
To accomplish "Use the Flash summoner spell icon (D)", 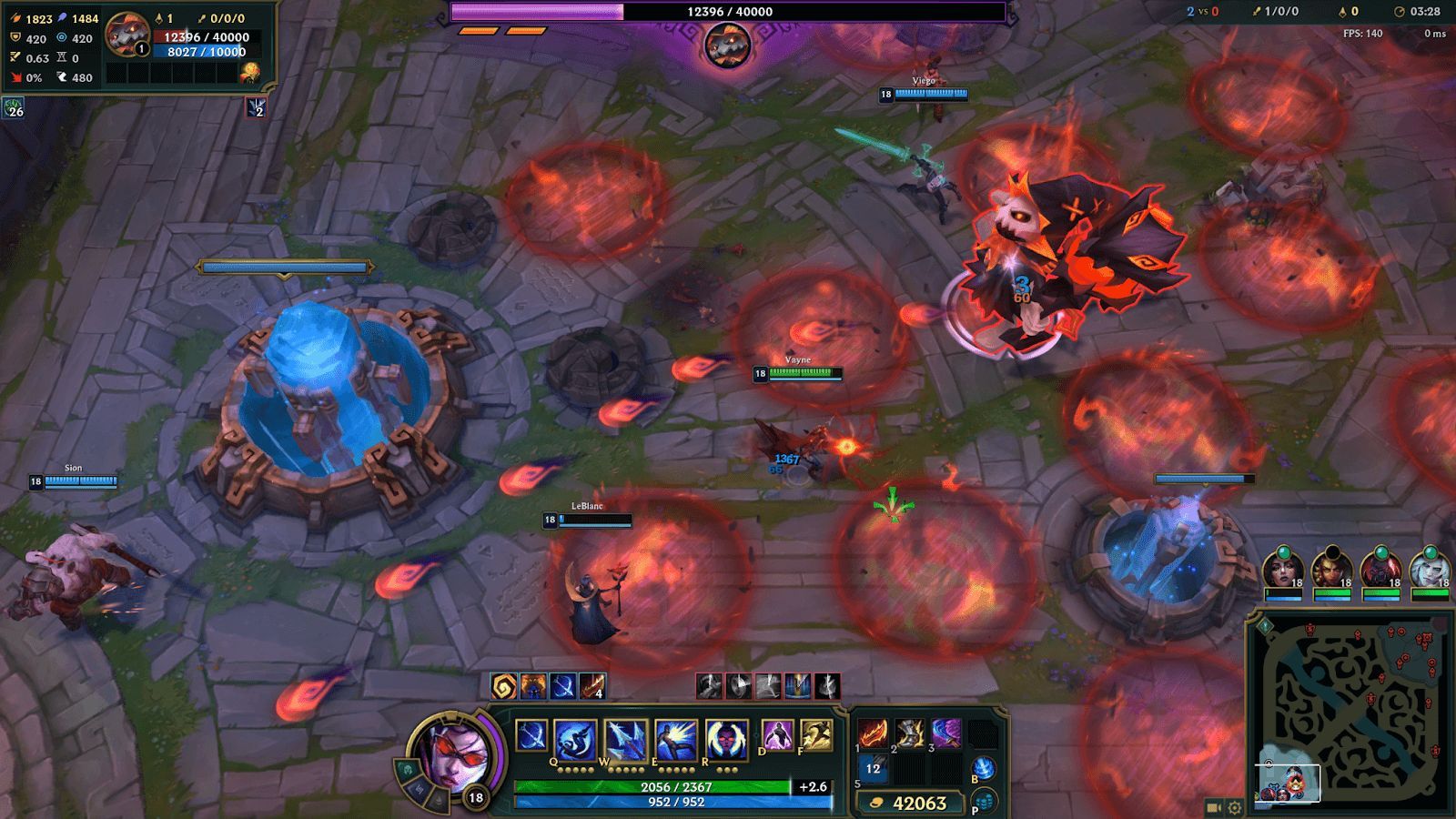I will 777,736.
